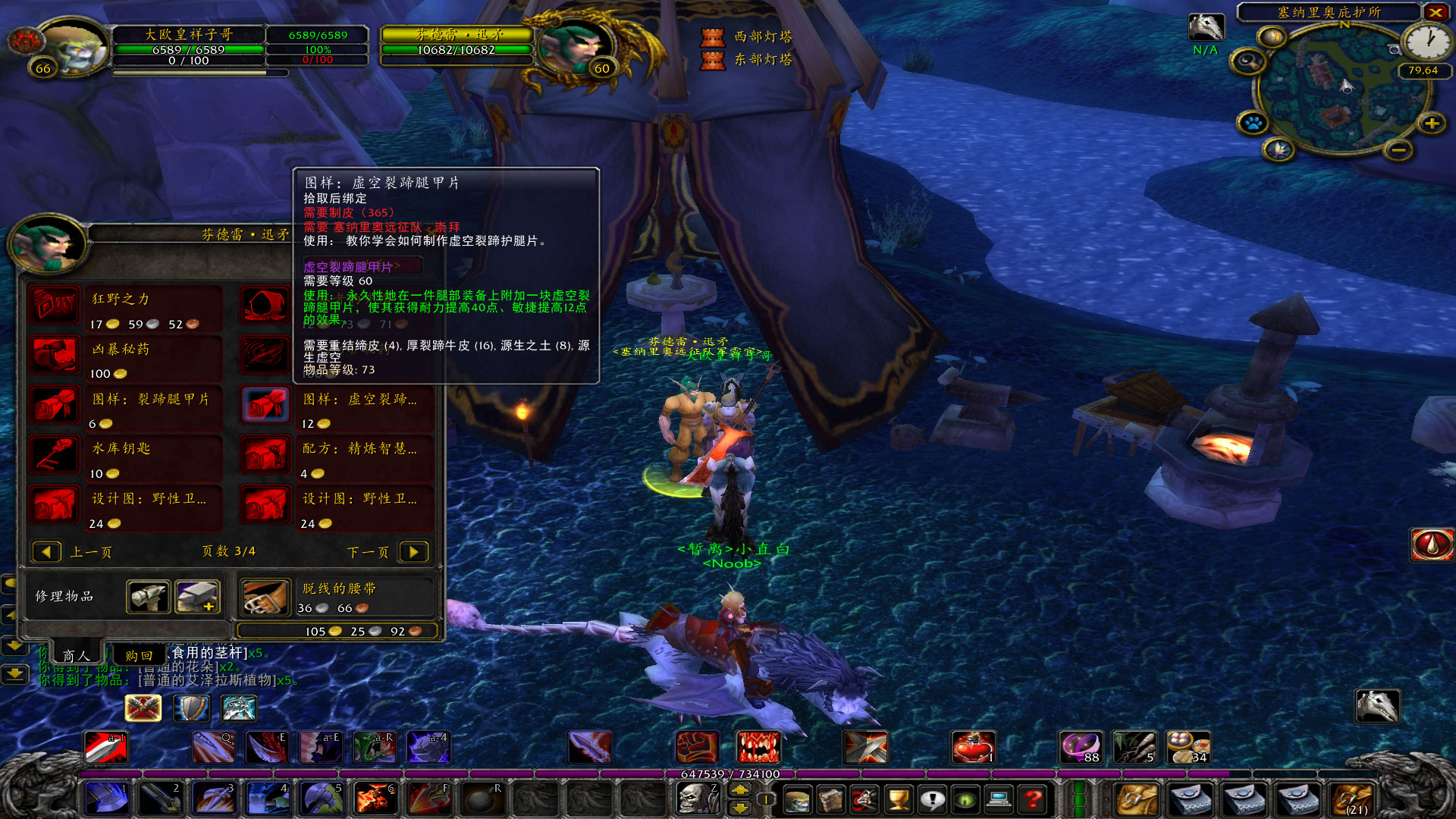Go to next merchant page 下一页
This screenshot has height=819, width=1456.
point(414,552)
